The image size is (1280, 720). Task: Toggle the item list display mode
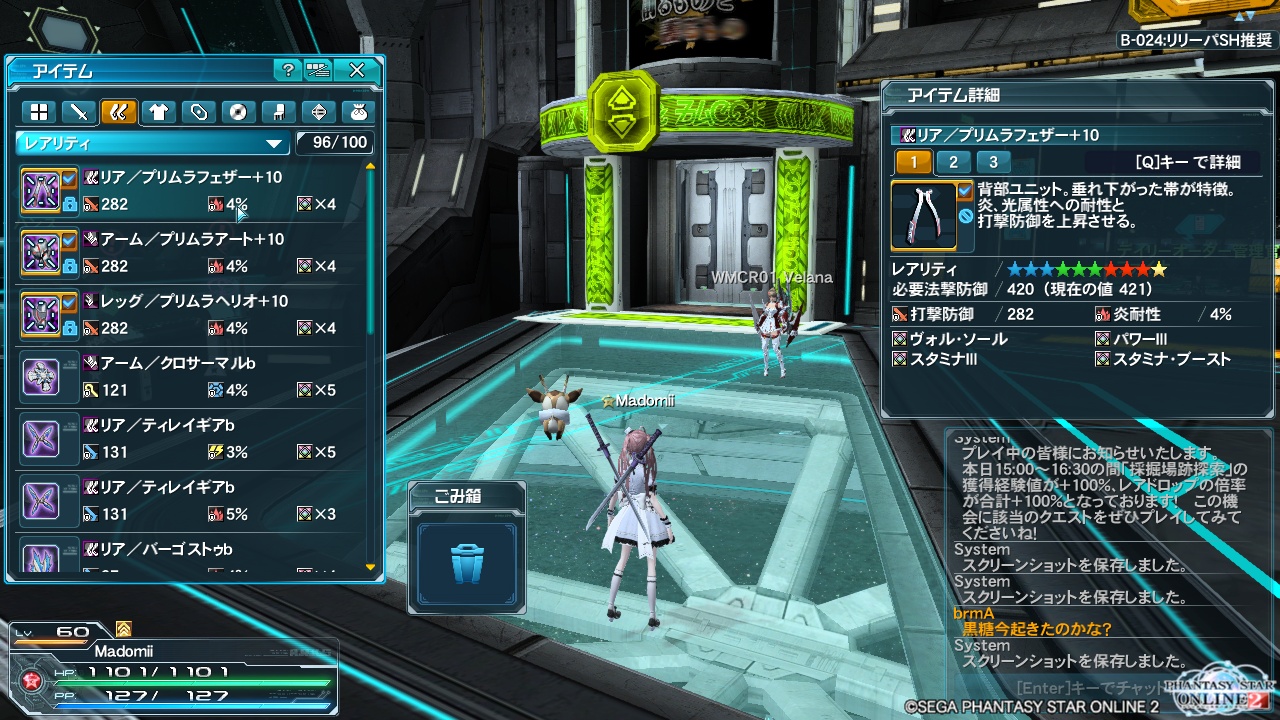(x=319, y=70)
